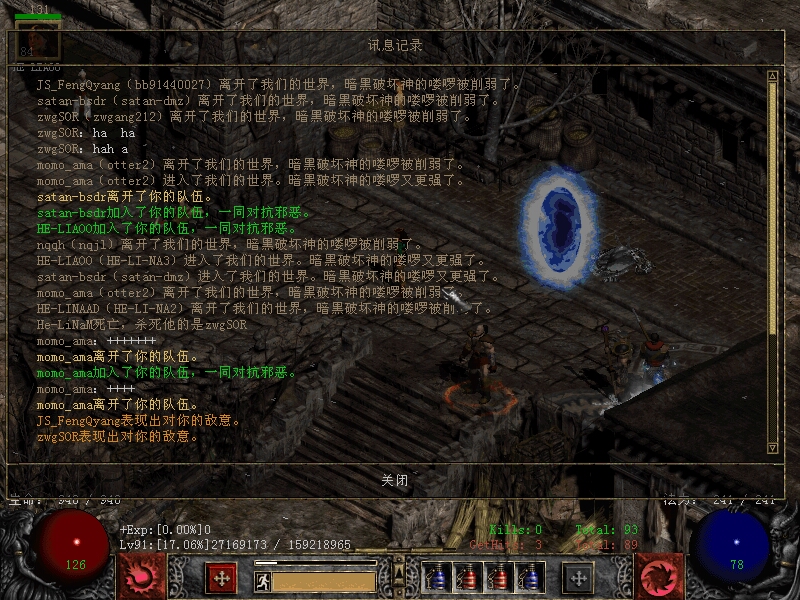Click the stamina bar beside the run icon
Image resolution: width=800 pixels, height=600 pixels.
(324, 581)
